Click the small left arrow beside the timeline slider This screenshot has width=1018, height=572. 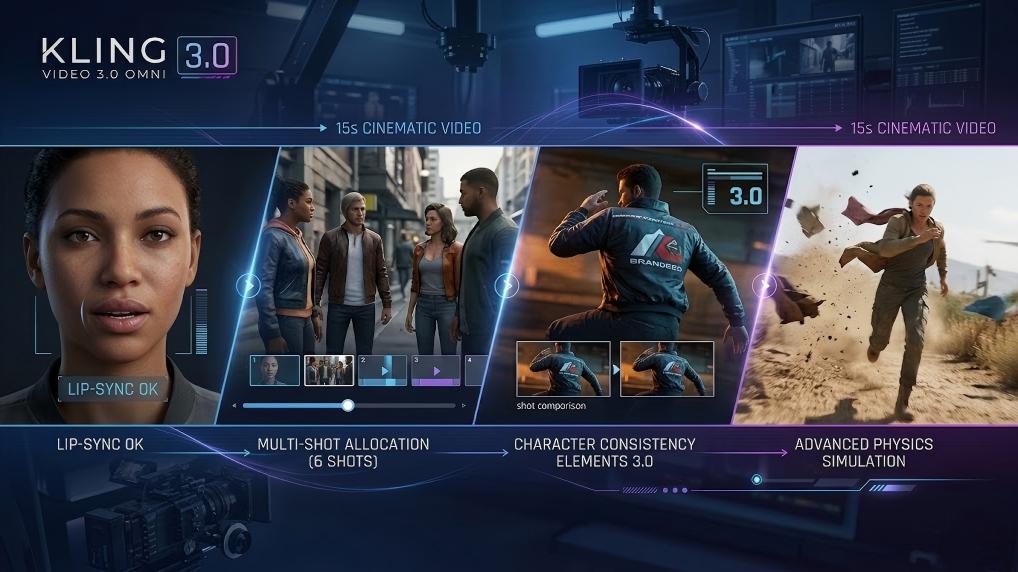[233, 406]
